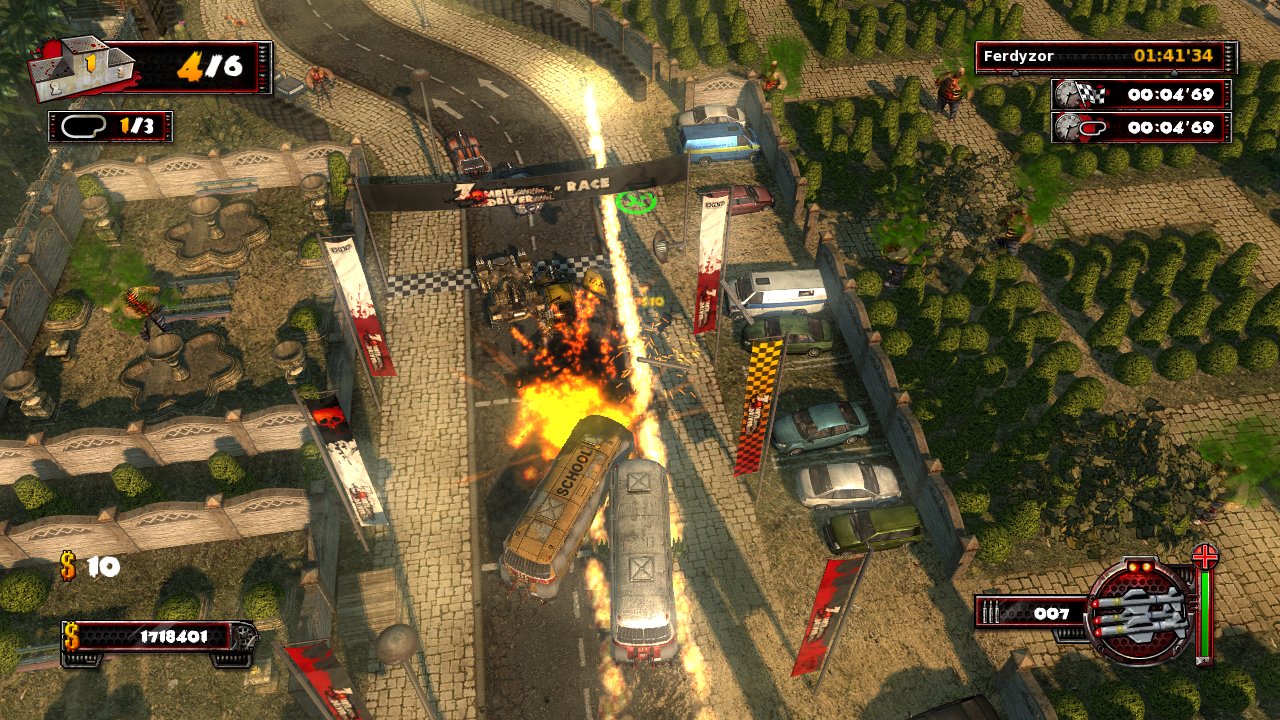Select the rocket launcher weapon icon
1280x720 pixels.
[x=1139, y=610]
